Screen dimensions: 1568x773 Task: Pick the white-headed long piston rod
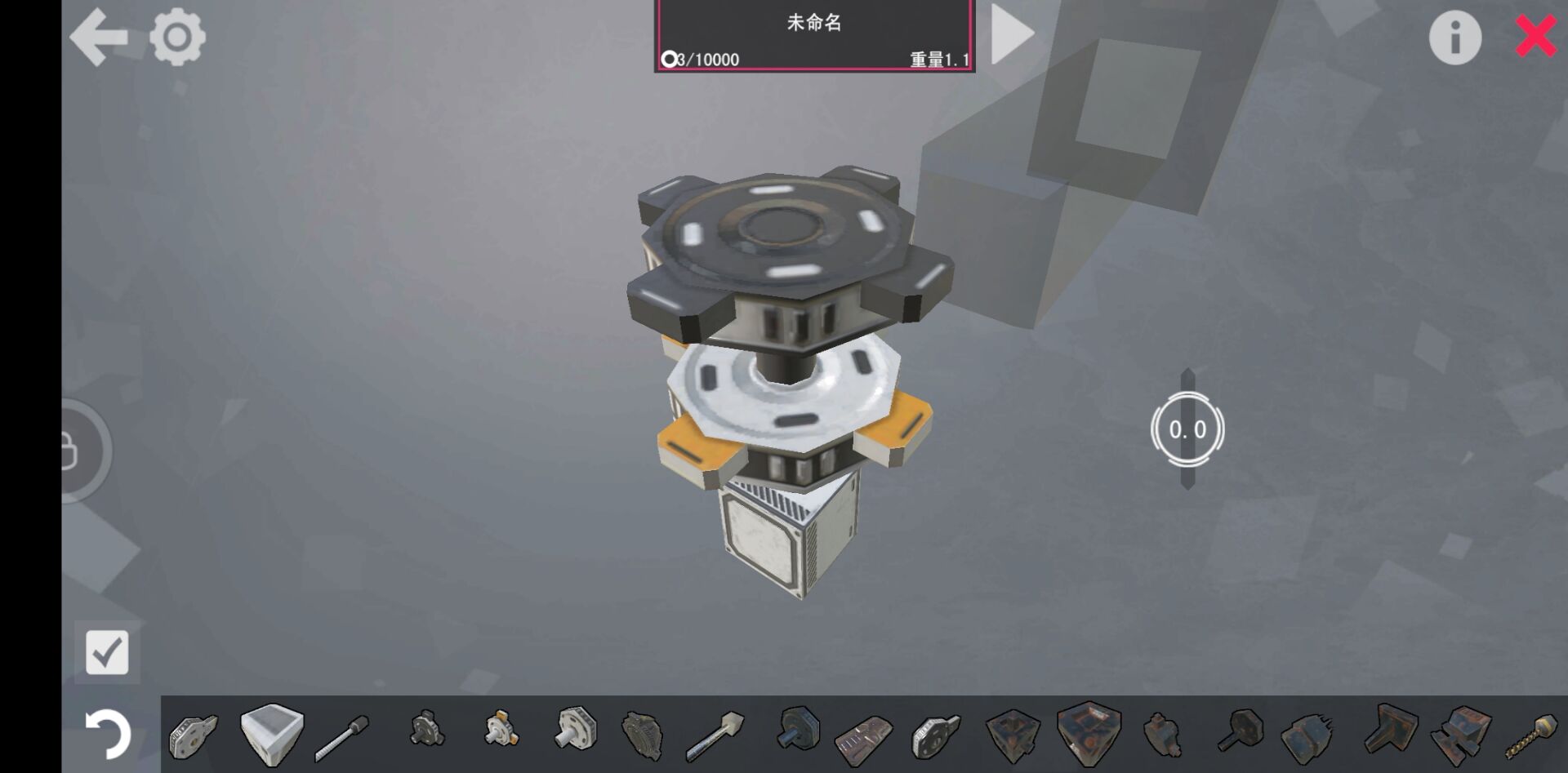(714, 735)
